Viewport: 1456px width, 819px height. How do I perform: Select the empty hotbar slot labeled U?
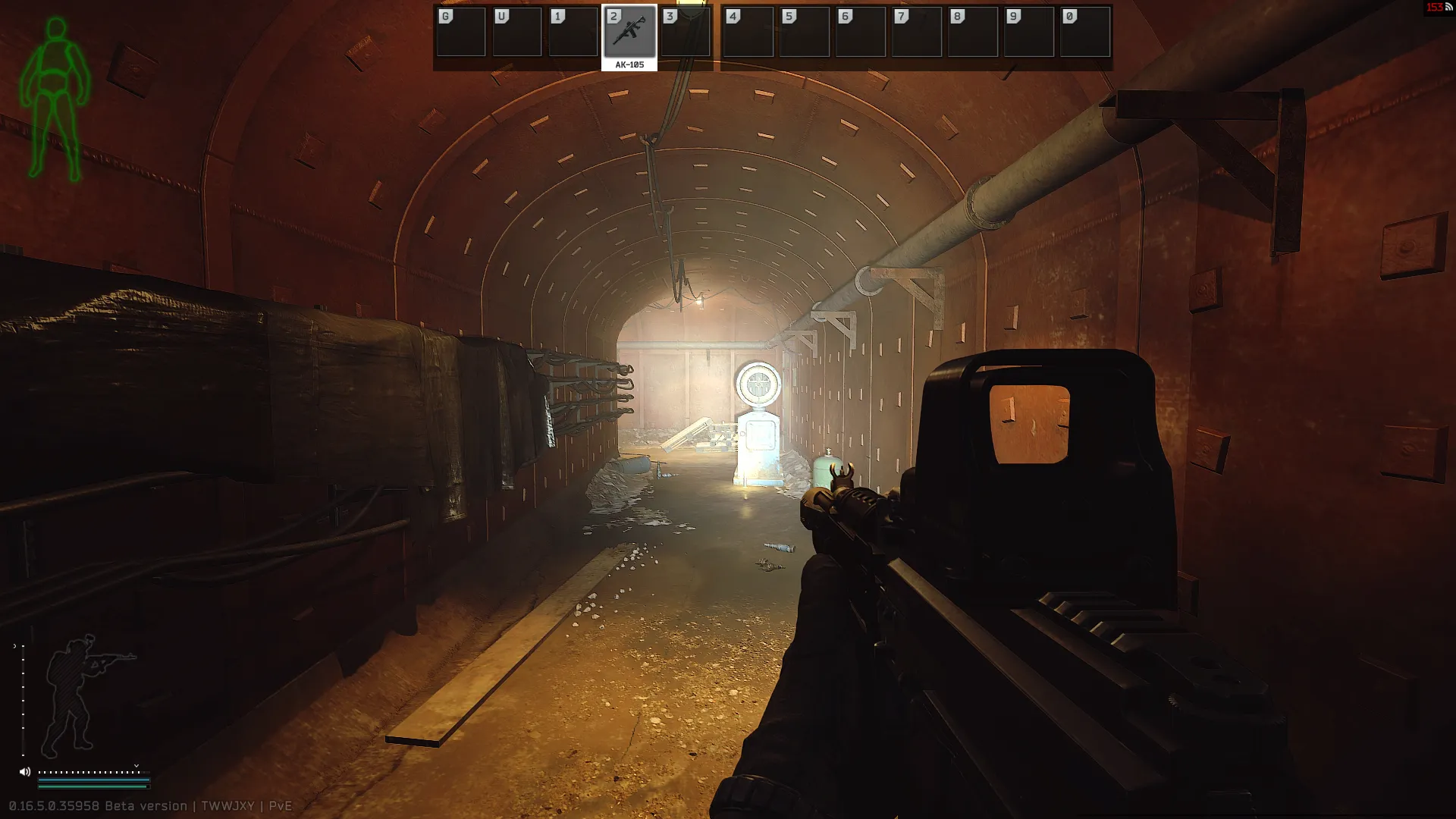point(517,33)
